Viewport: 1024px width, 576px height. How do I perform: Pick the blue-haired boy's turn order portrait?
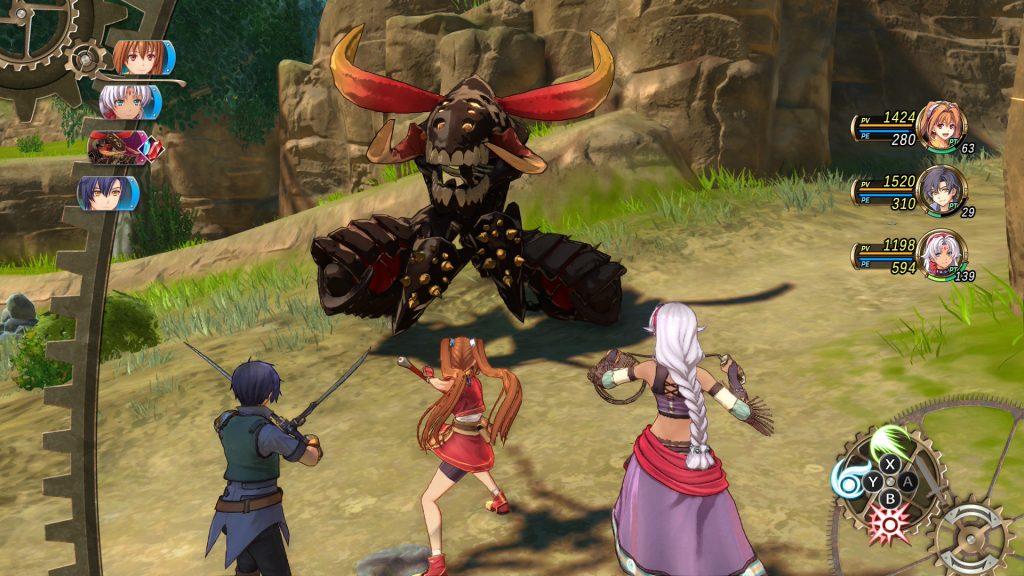click(108, 193)
